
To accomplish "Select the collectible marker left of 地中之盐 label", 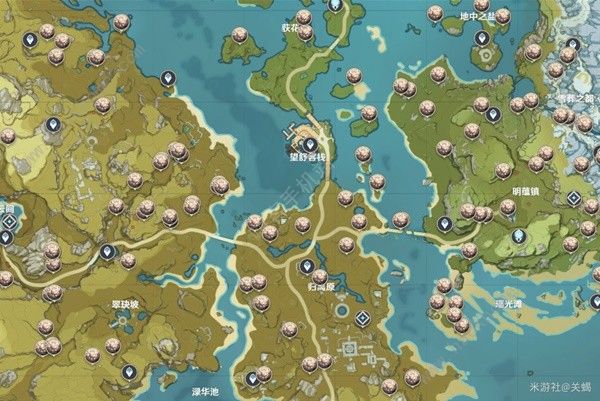I will point(435,14).
